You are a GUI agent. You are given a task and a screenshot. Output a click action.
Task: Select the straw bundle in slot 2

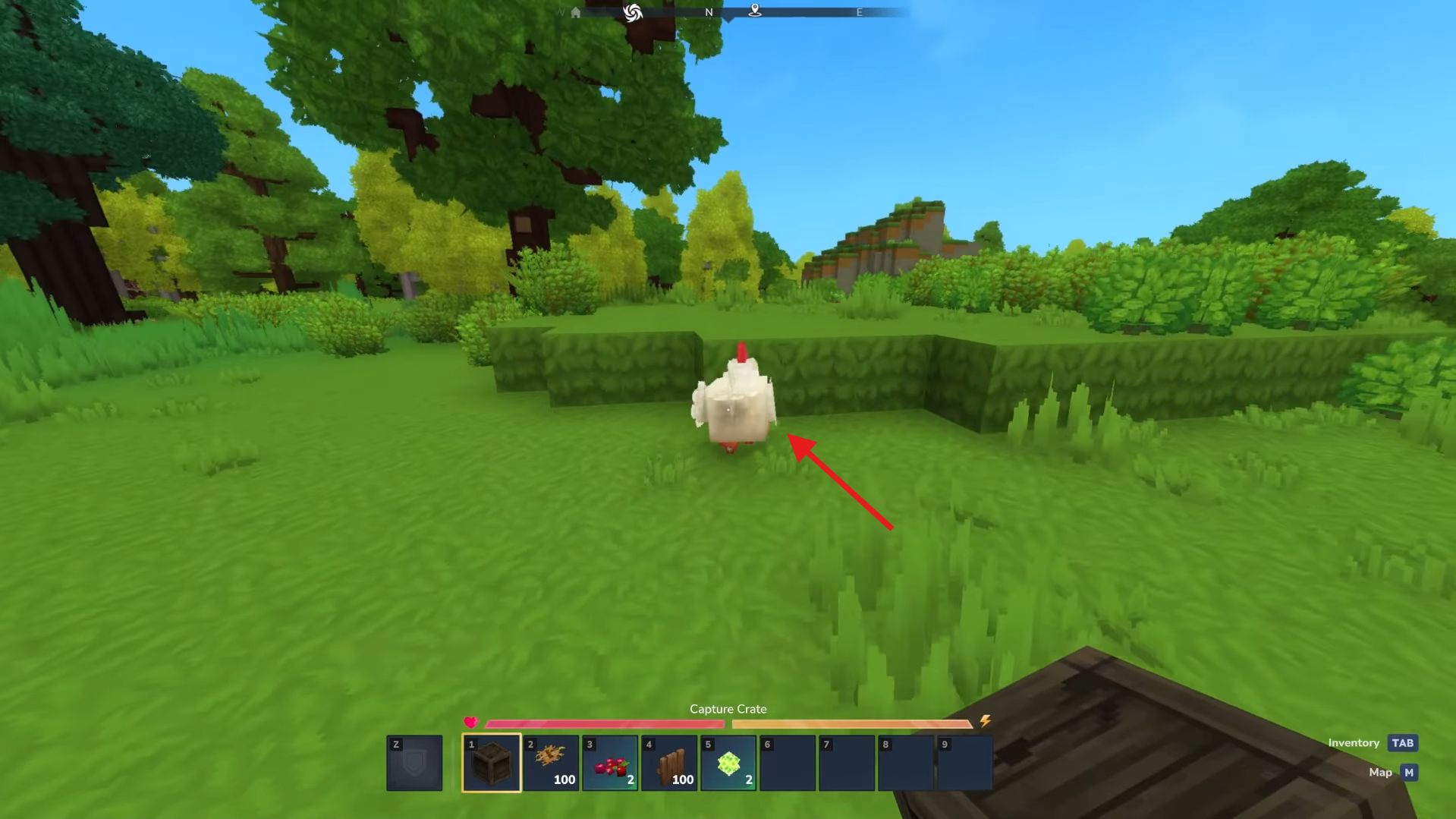point(550,762)
